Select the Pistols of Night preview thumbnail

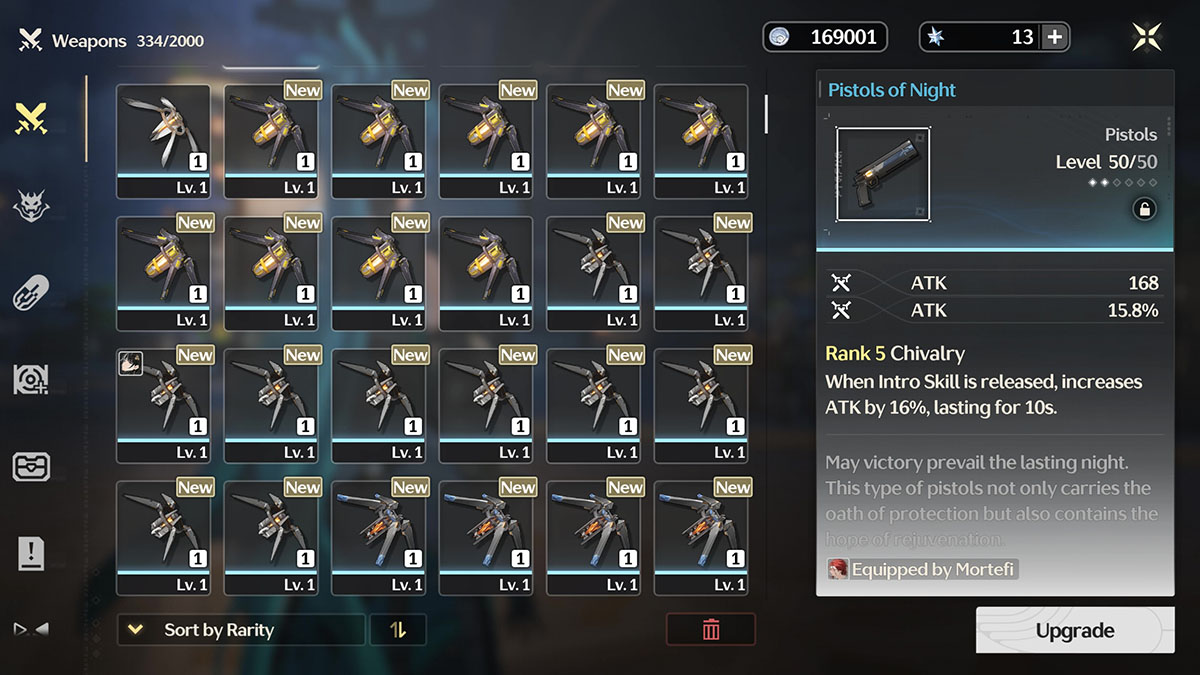tap(883, 174)
